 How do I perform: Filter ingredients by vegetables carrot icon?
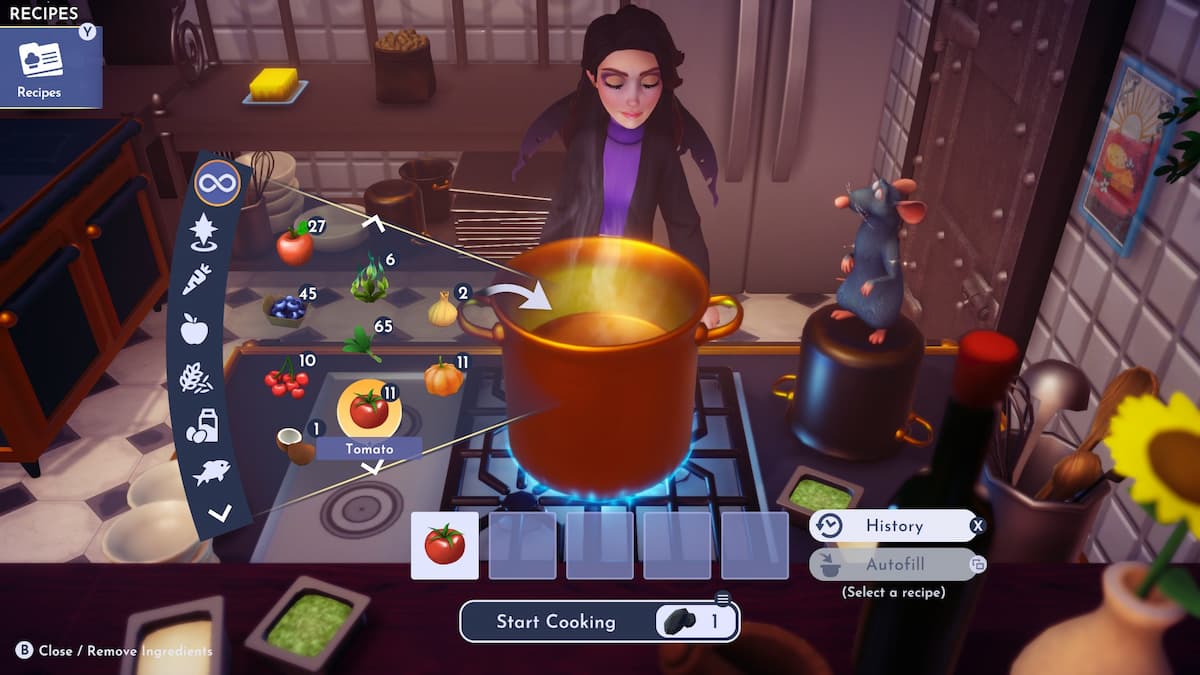pyautogui.click(x=196, y=279)
